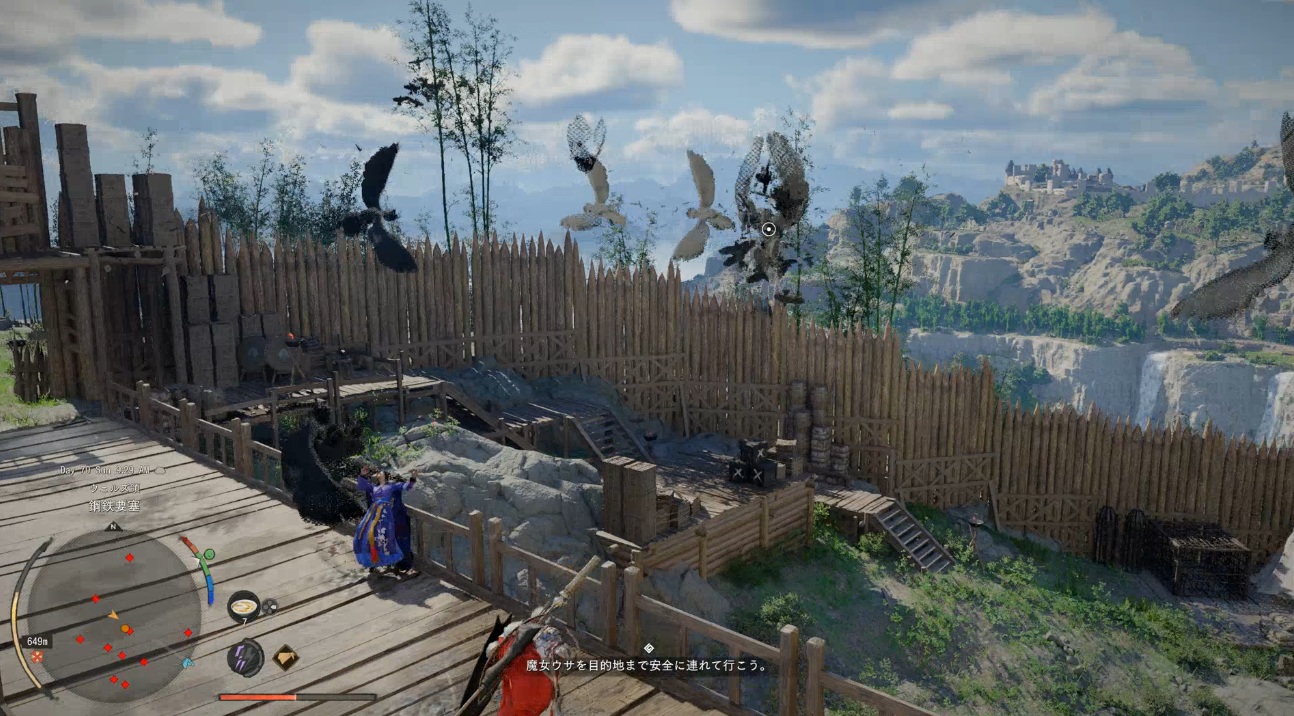Viewport: 1294px width, 716px height.
Task: Click the north compass marker on the minimap
Action: point(112,526)
